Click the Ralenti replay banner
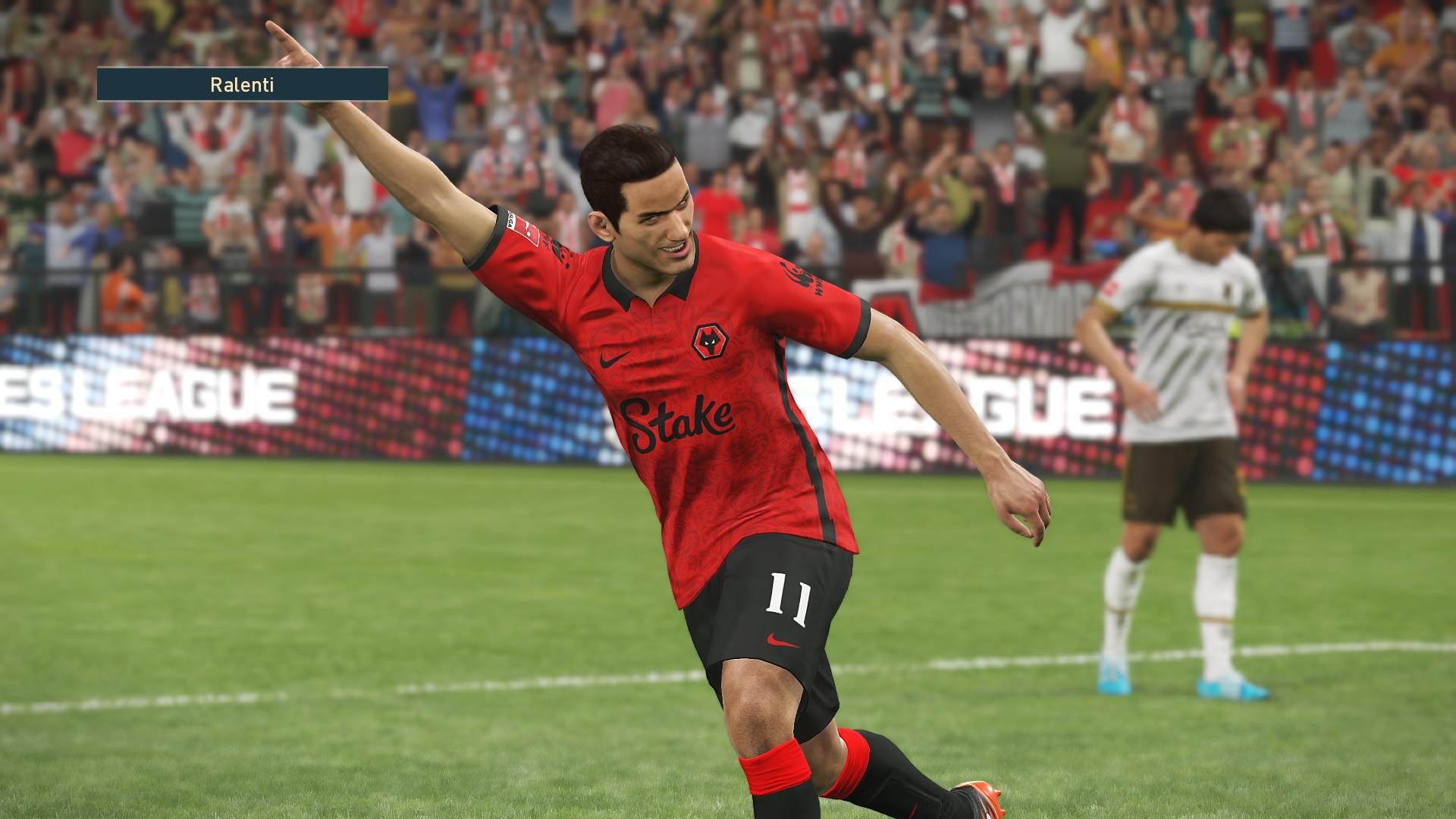Viewport: 1456px width, 819px height. point(242,84)
